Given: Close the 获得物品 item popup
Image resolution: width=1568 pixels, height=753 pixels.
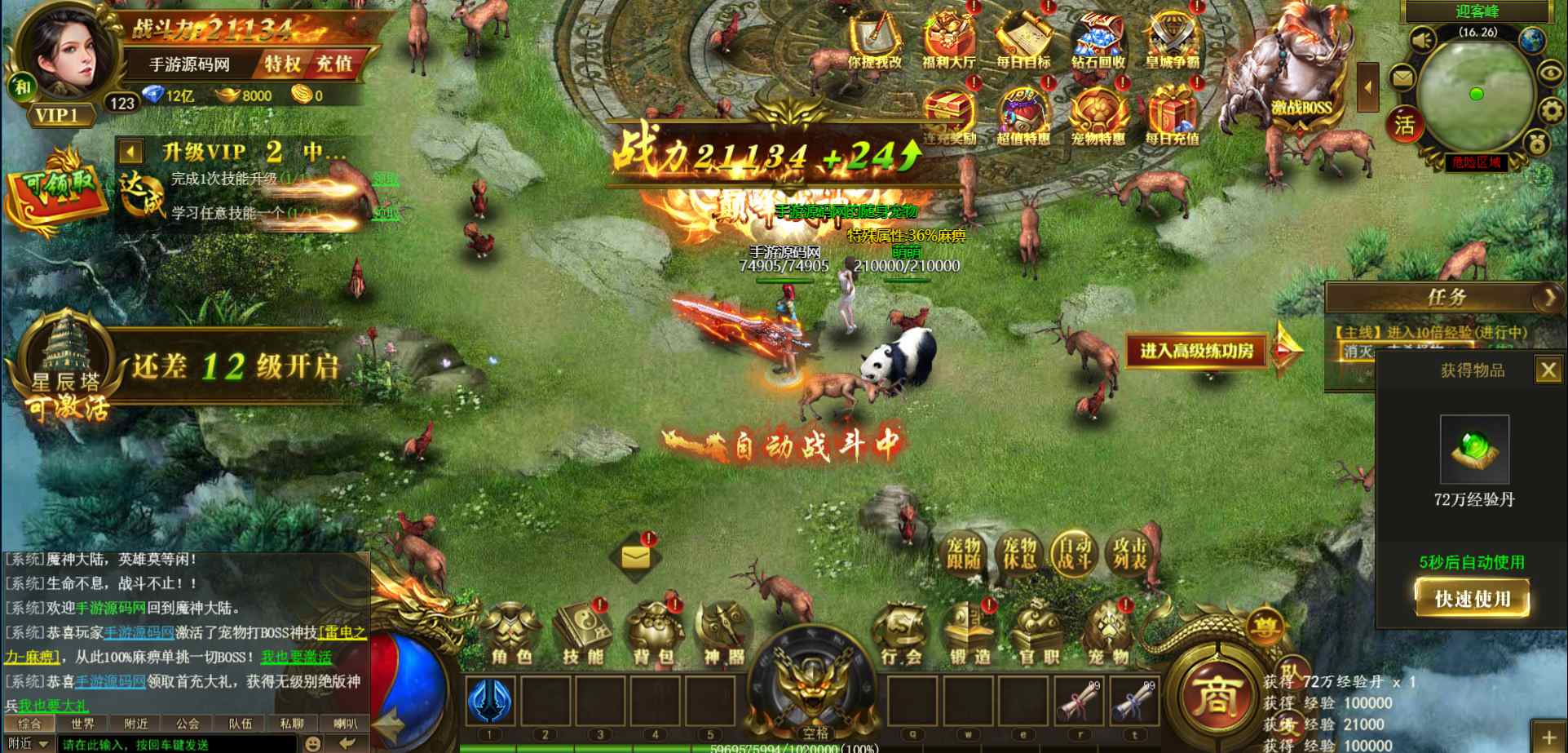Looking at the screenshot, I should [1547, 370].
